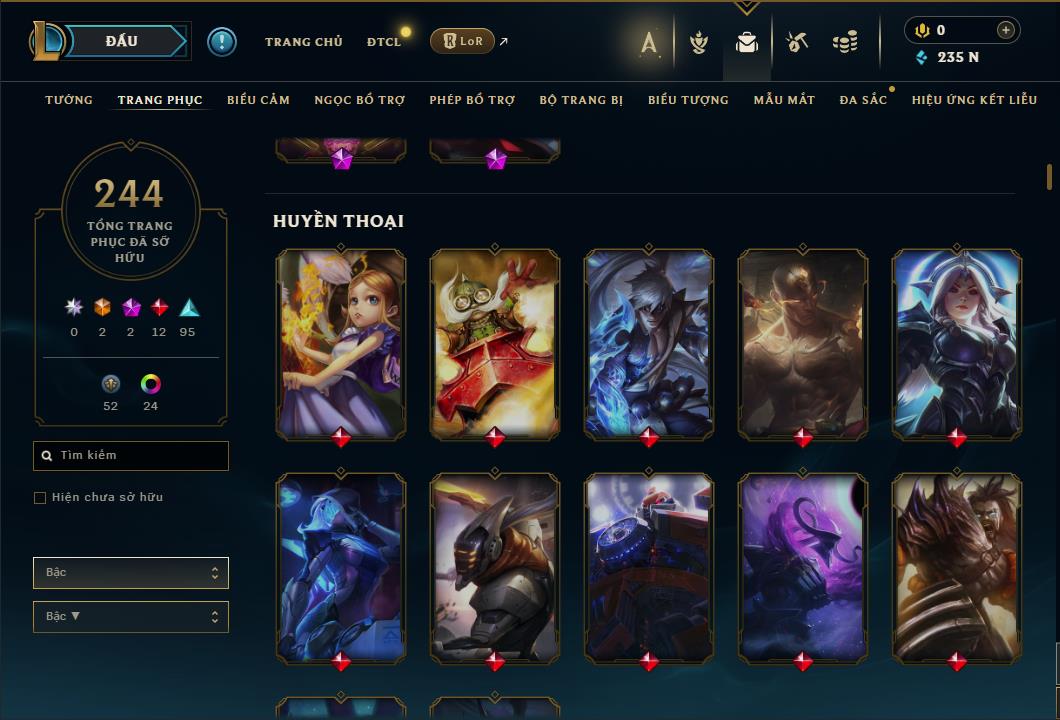Select the skin card with the girl in purple dress
The image size is (1060, 720).
(x=341, y=343)
